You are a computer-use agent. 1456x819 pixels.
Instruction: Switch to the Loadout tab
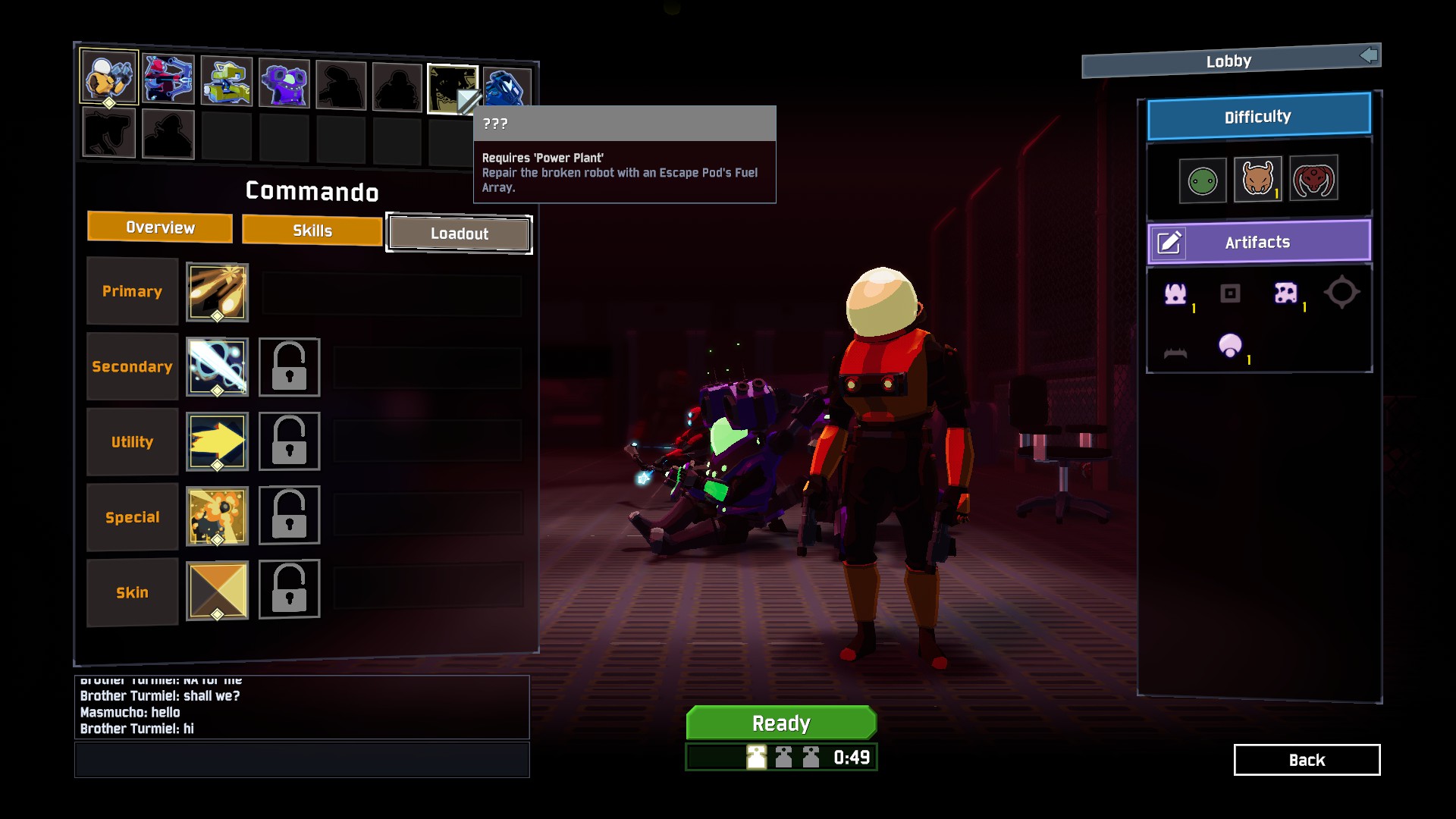459,234
